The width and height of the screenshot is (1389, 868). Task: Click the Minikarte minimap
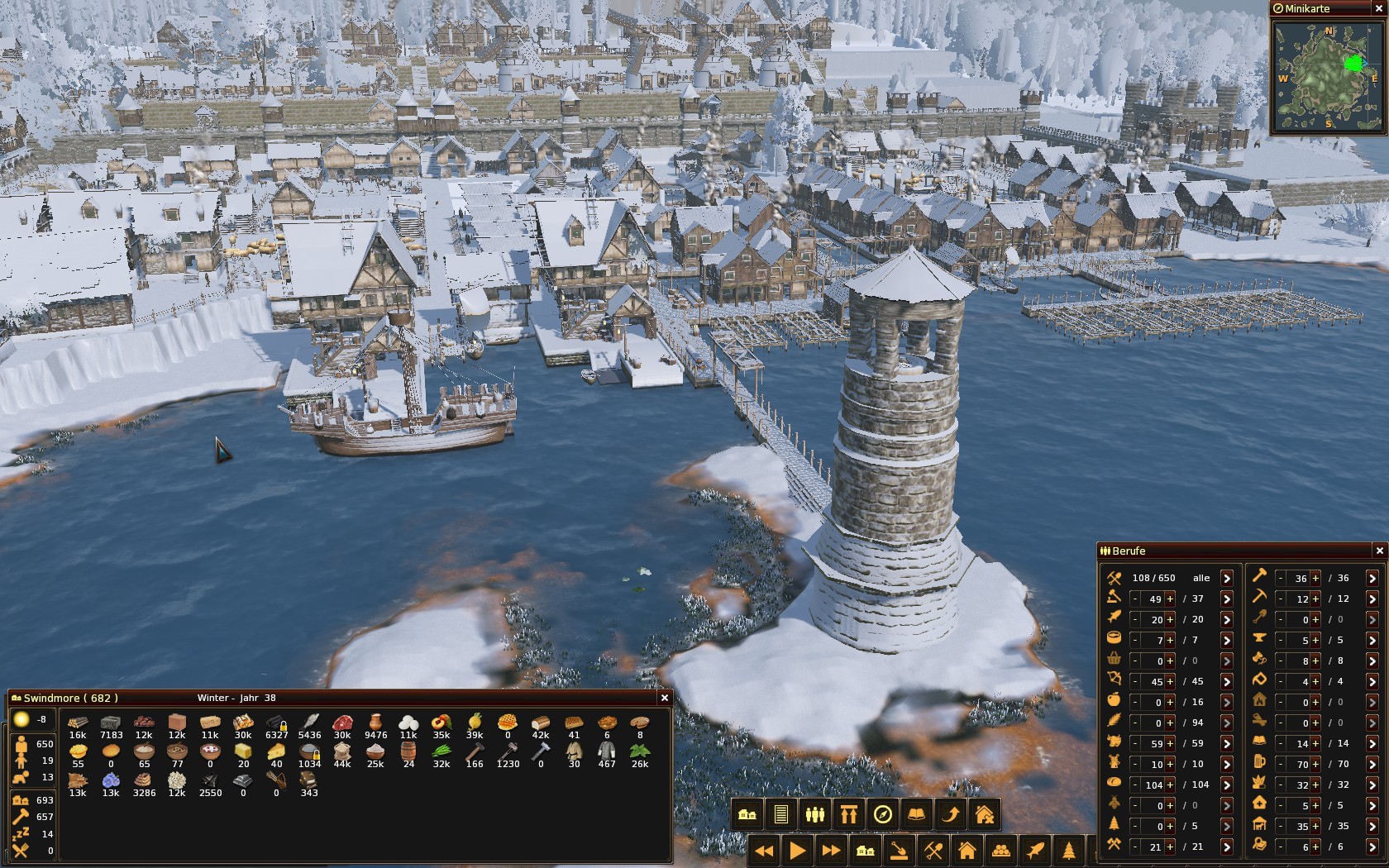[1328, 76]
